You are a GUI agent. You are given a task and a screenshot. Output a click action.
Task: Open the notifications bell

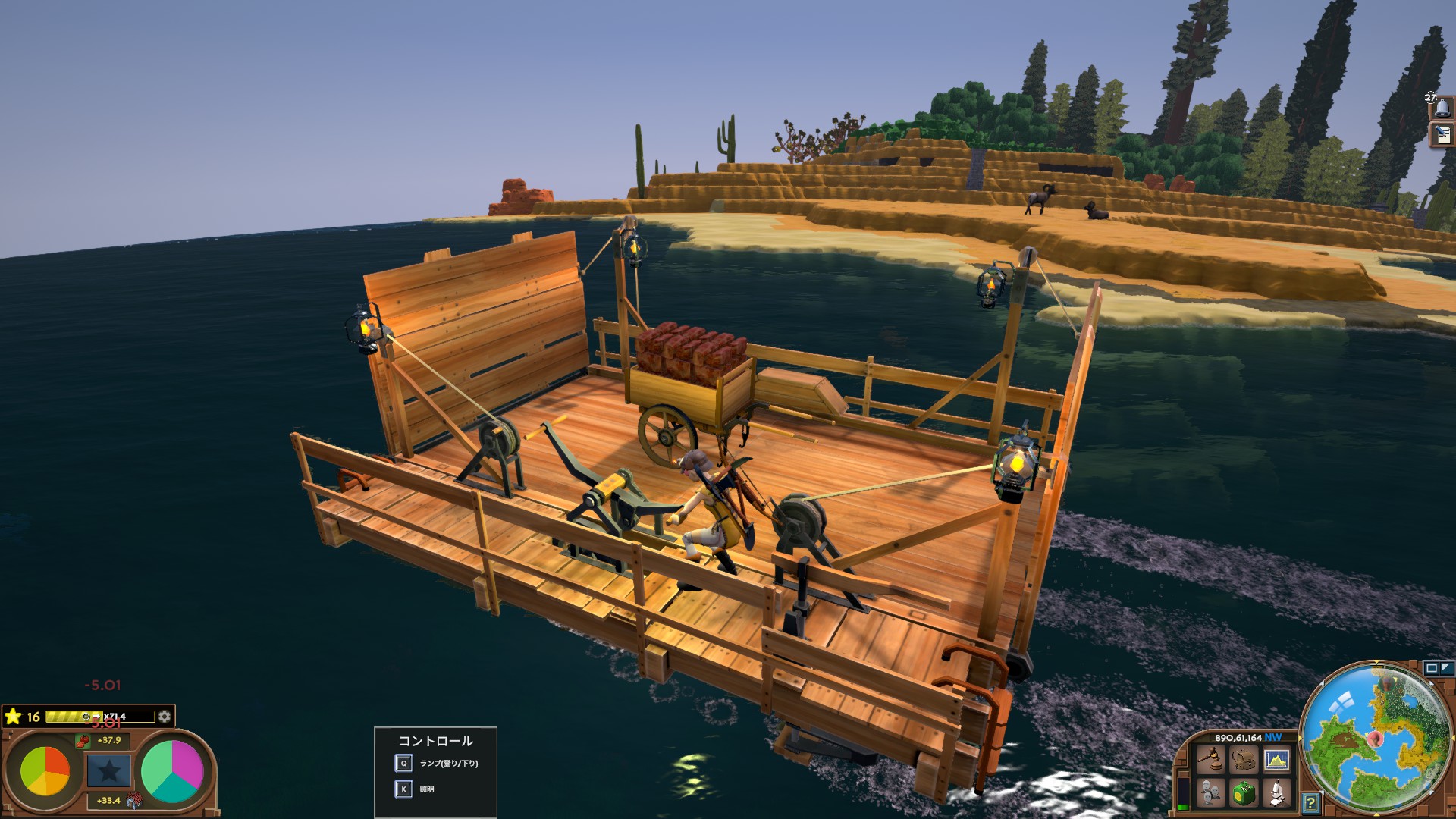[1442, 108]
